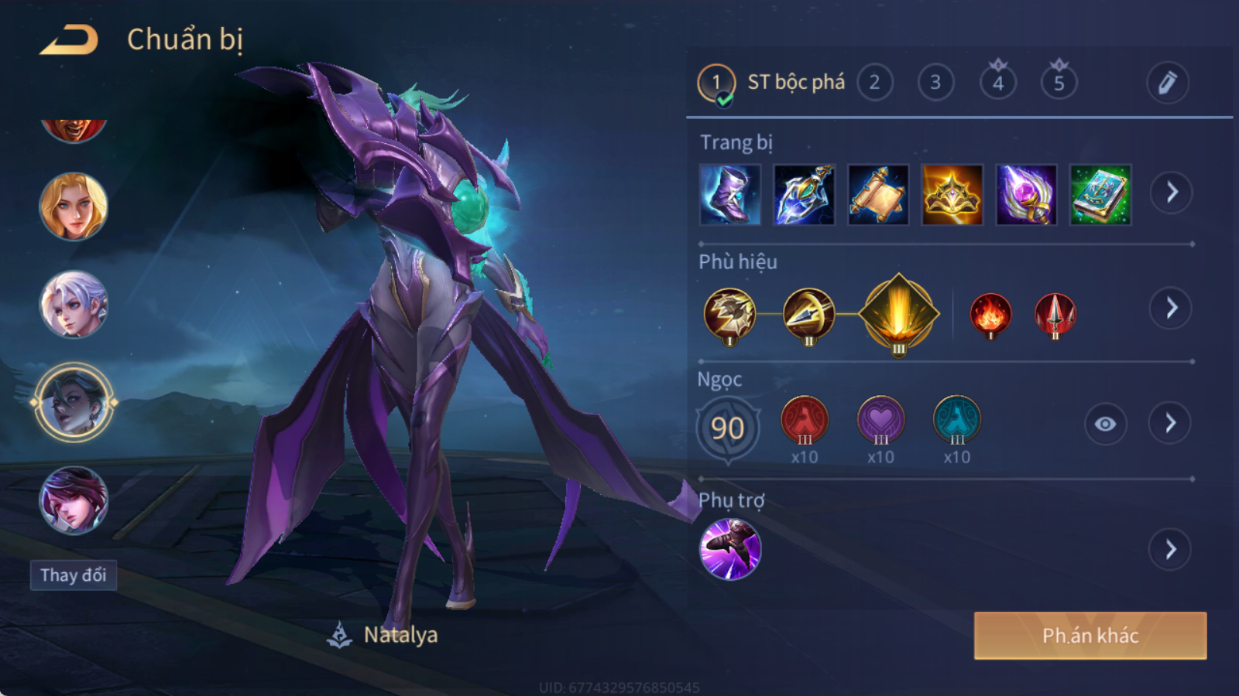
Task: Choose locked preset tab 5
Action: [1058, 82]
